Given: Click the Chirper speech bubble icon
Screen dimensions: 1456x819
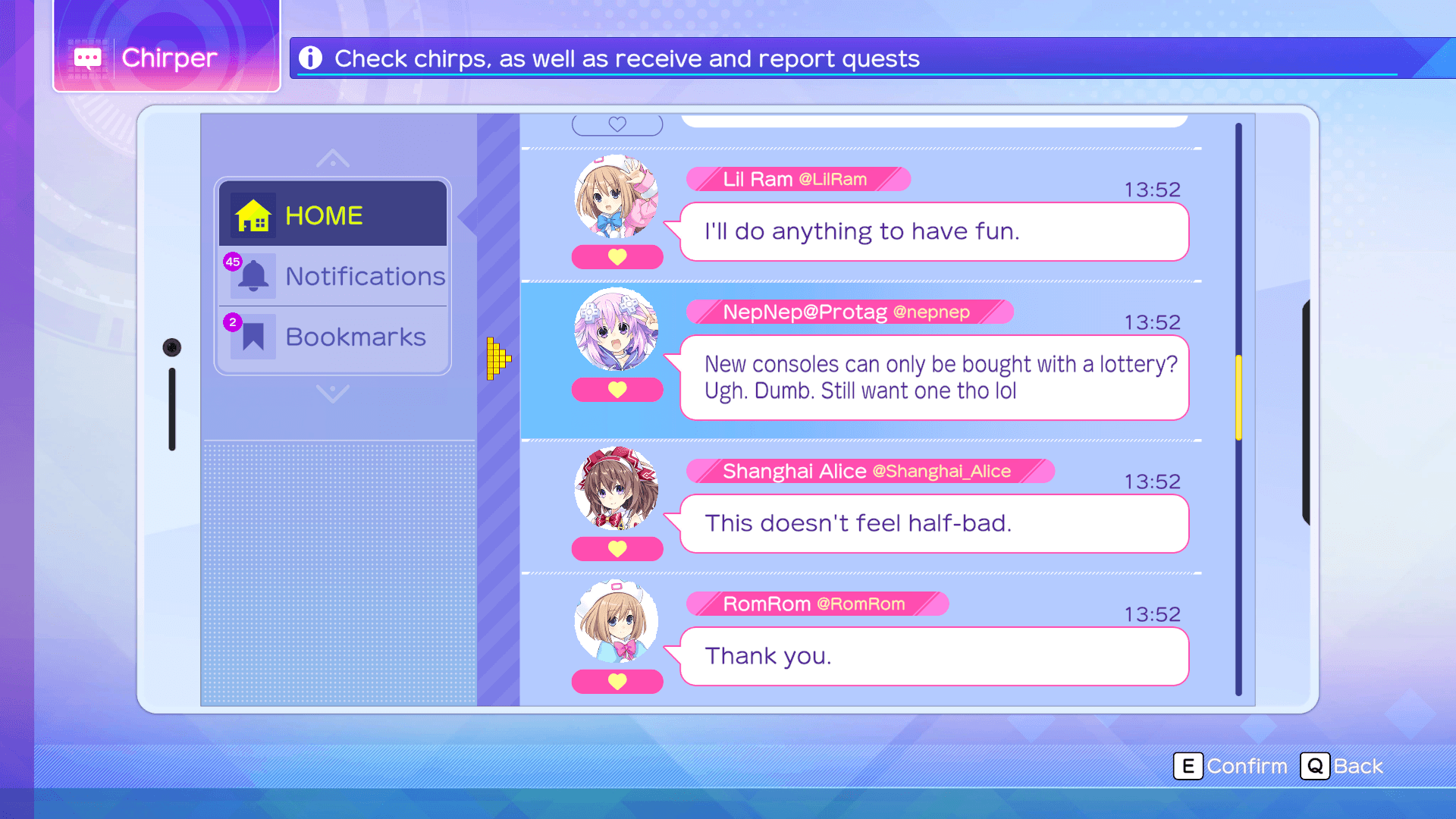Looking at the screenshot, I should click(88, 58).
